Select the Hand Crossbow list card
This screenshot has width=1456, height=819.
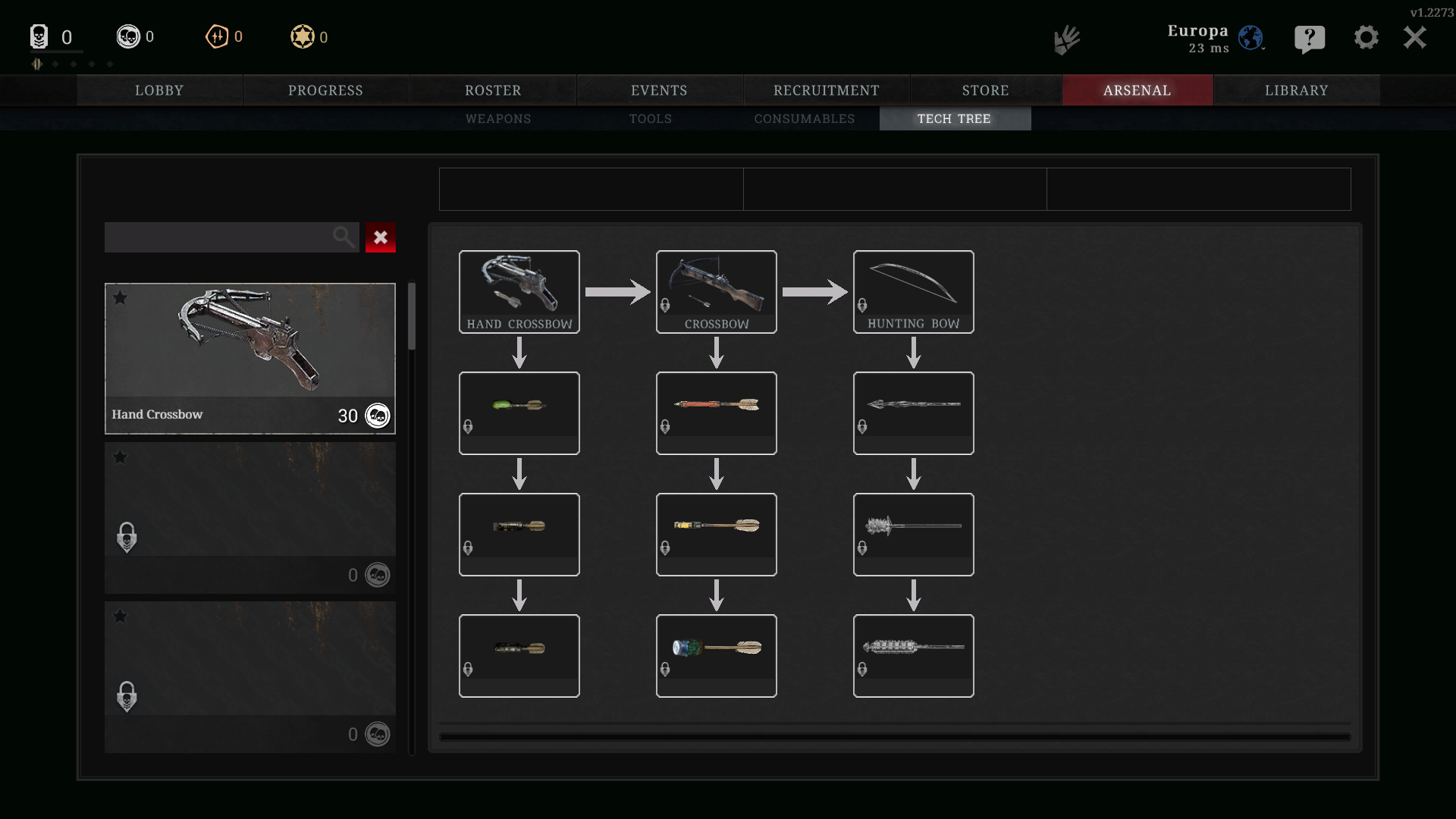tap(250, 358)
